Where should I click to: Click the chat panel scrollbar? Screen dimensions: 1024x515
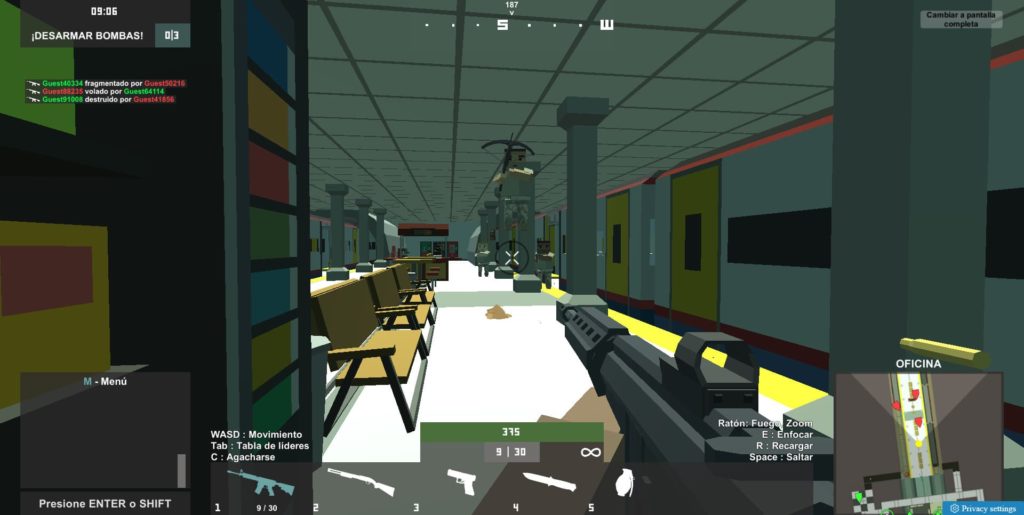181,470
